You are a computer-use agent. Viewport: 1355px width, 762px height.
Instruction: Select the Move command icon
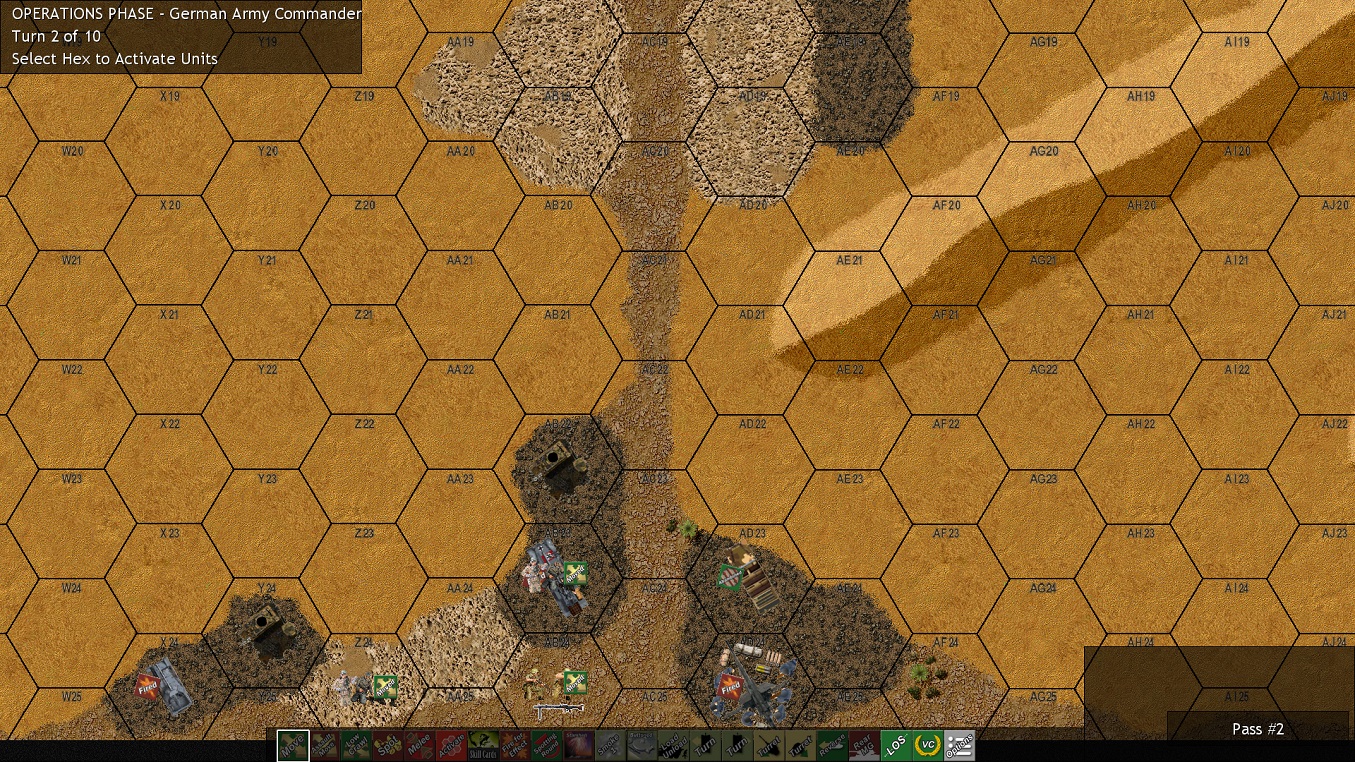(293, 745)
